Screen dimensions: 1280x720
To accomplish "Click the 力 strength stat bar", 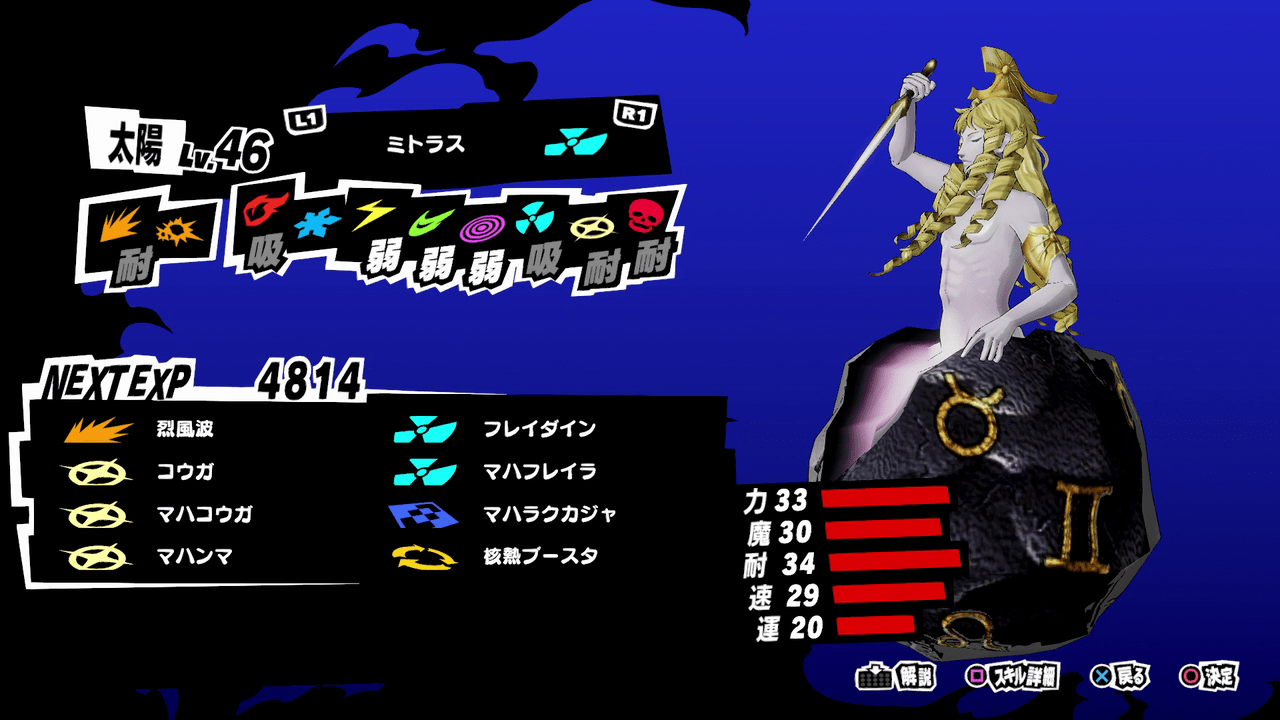I will [x=885, y=495].
